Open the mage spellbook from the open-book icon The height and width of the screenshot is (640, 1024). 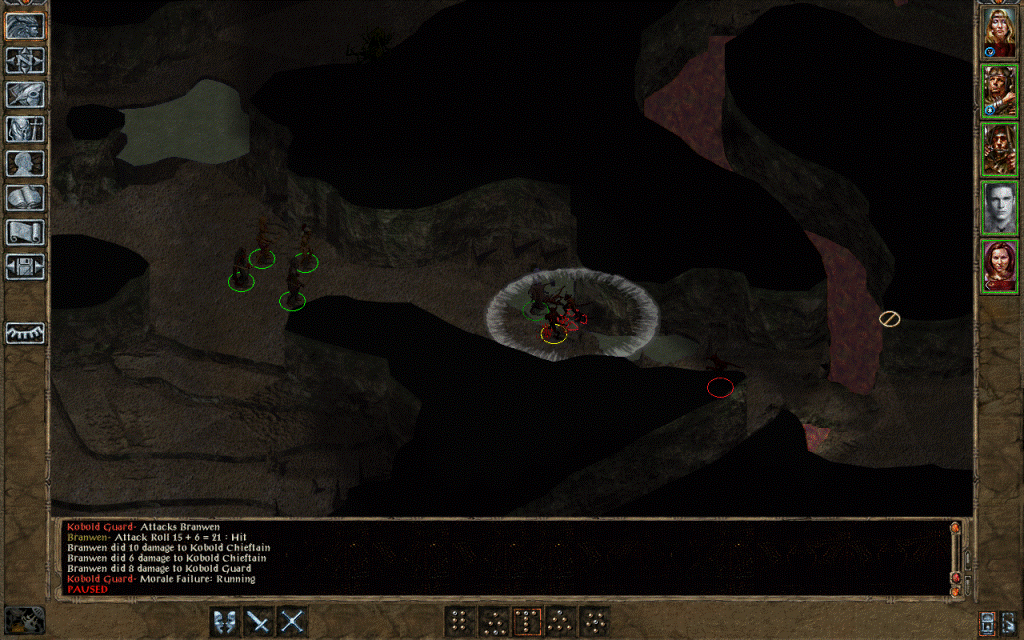point(24,198)
